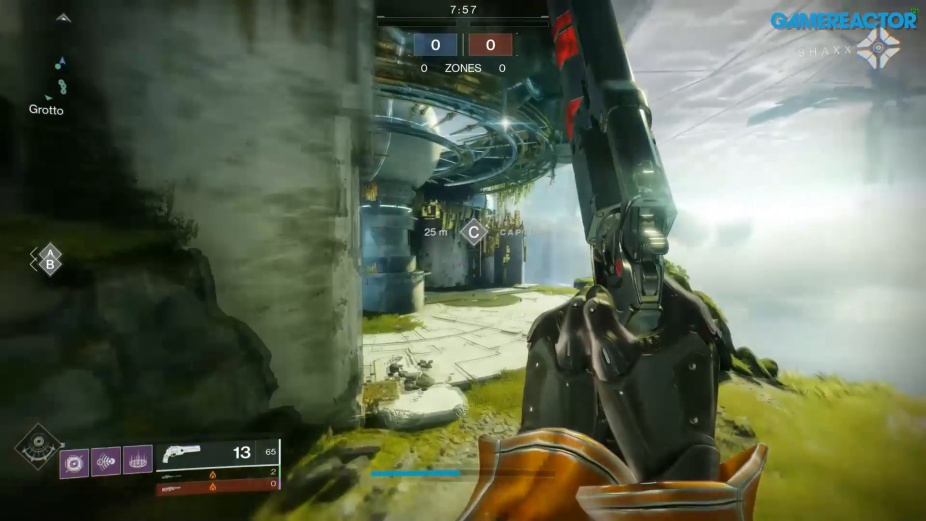Select the red power weapon row
This screenshot has height=521, width=926.
[x=217, y=485]
